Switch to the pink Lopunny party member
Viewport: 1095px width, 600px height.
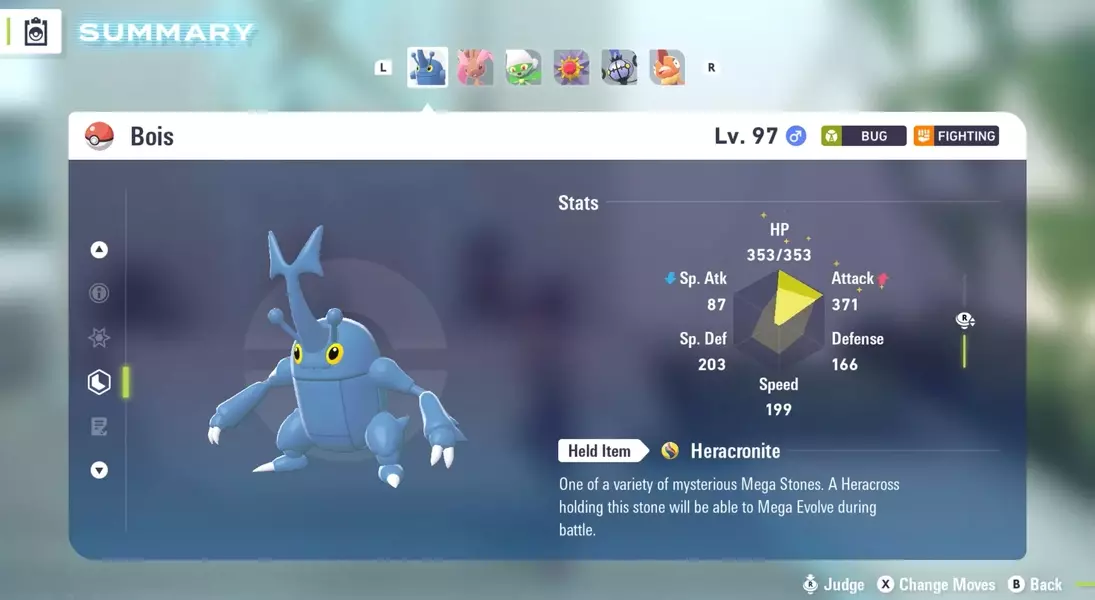(475, 68)
